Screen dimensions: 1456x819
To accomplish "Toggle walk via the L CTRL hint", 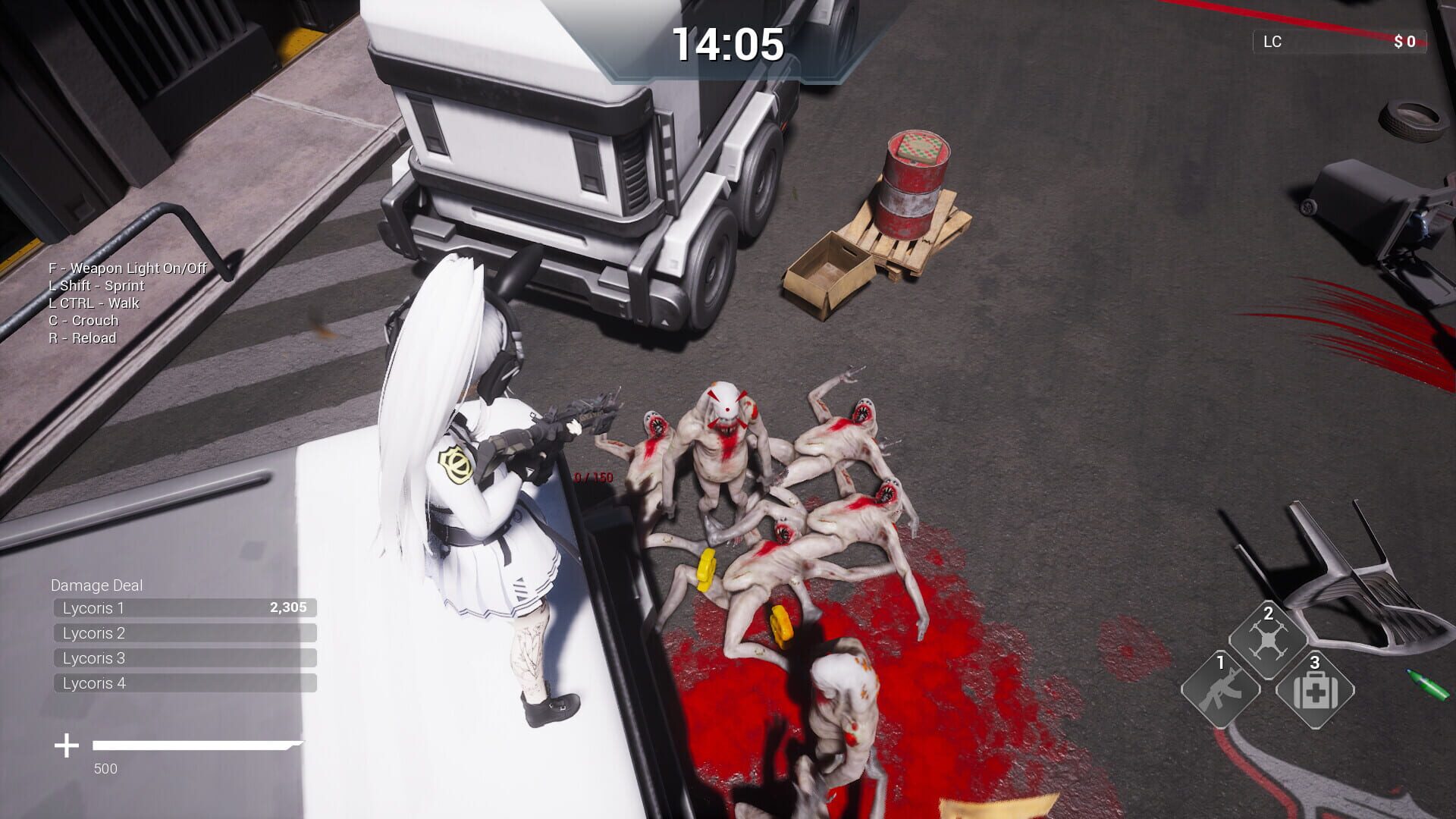I will 93,303.
